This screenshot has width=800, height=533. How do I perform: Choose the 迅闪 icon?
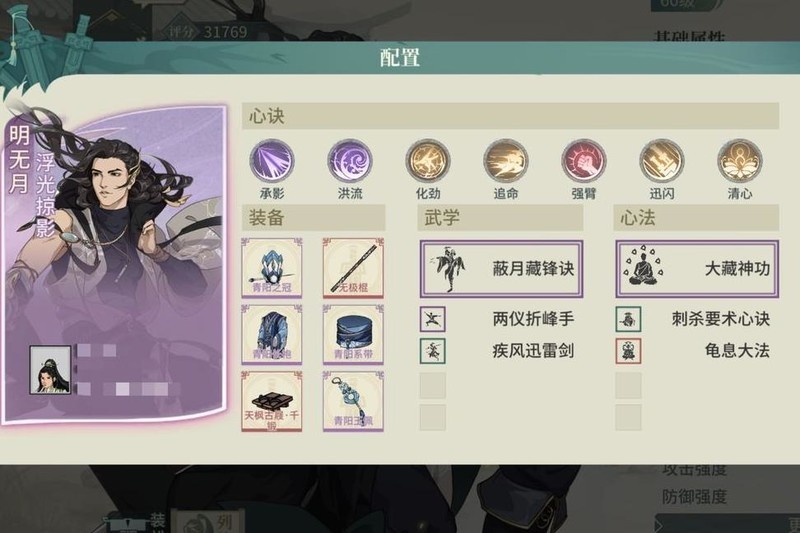click(x=661, y=160)
